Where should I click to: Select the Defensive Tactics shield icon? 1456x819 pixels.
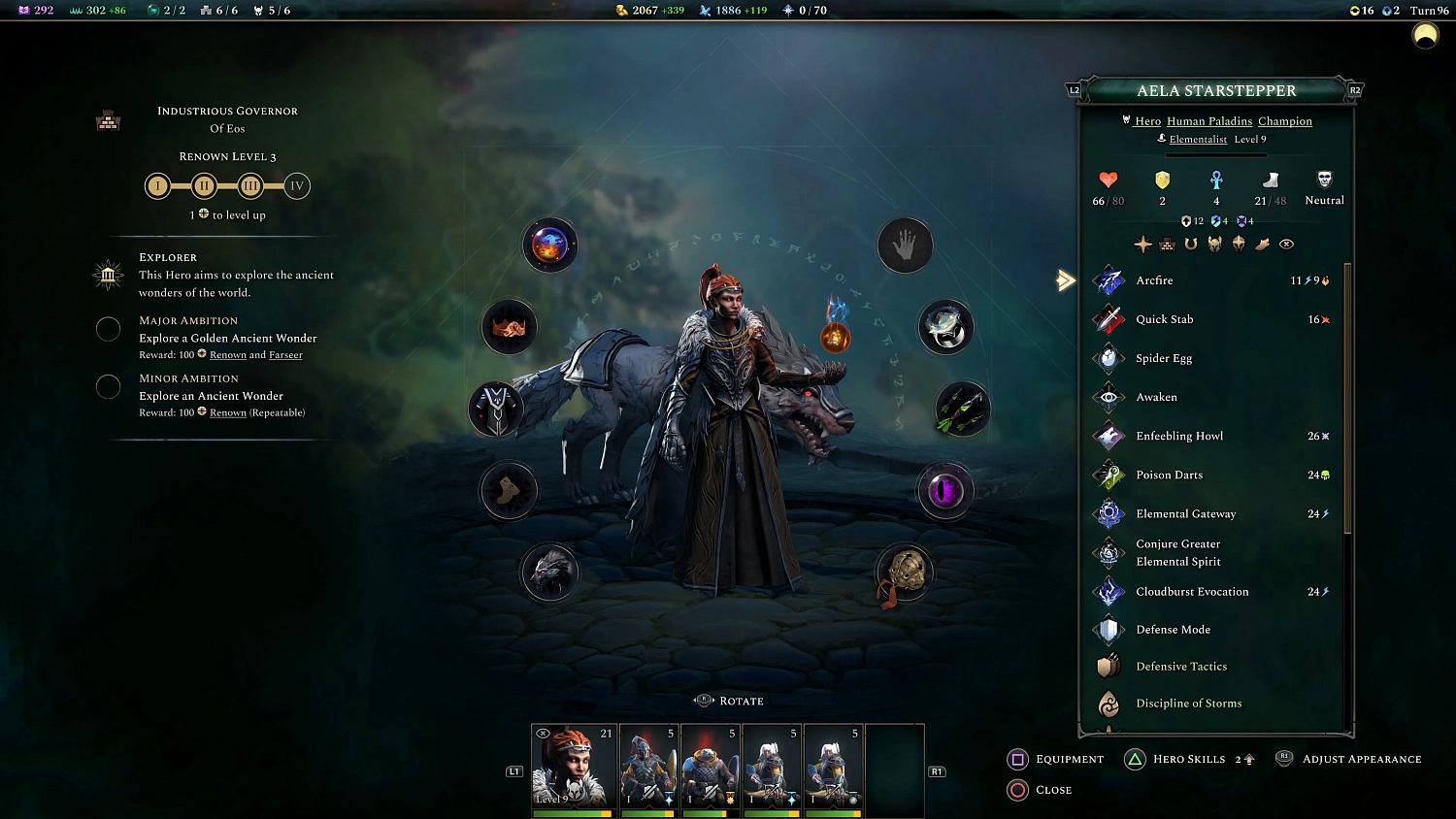[x=1109, y=667]
